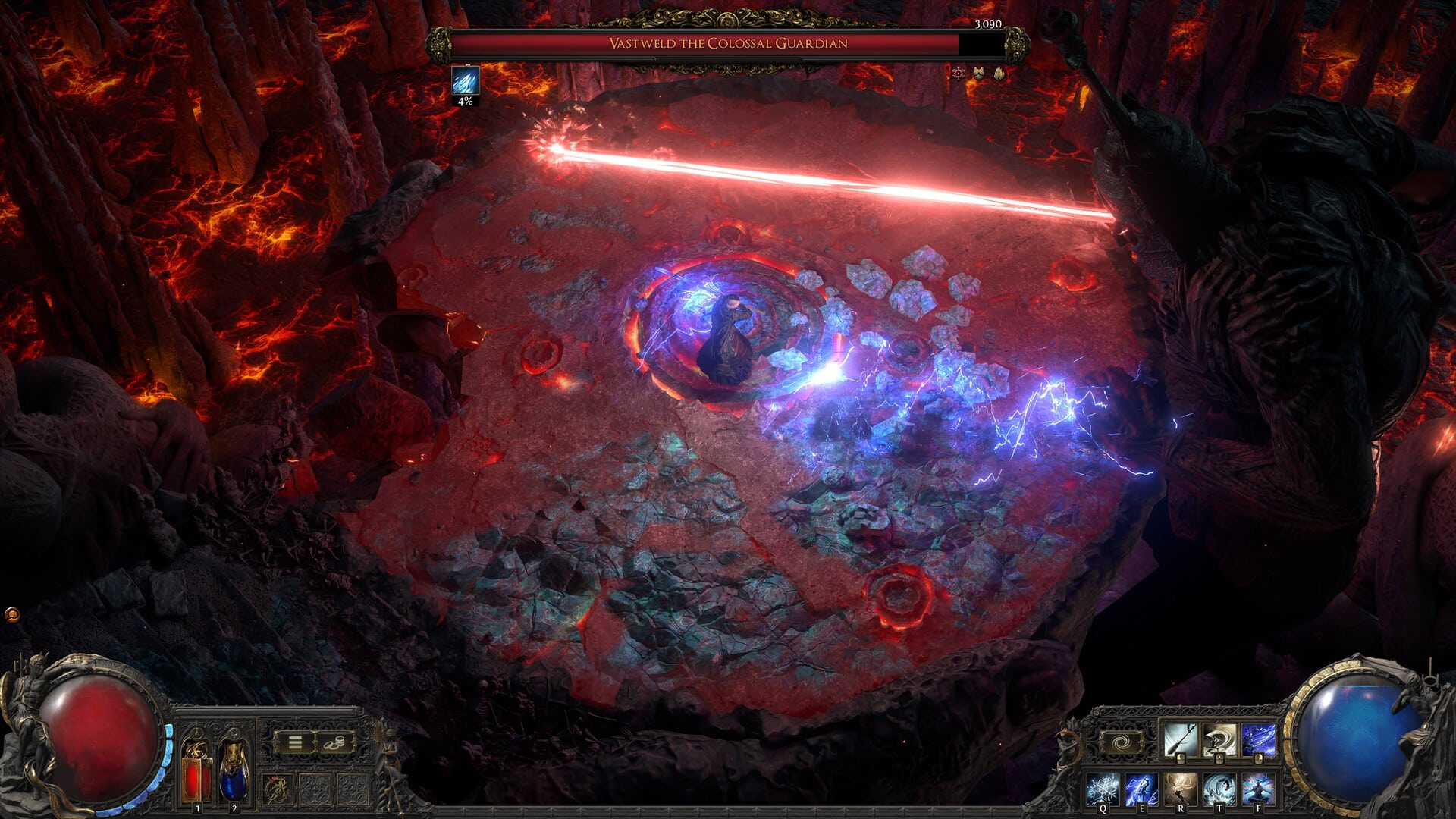The image size is (1456, 819).
Task: Click the Vastweld the Colossal Guardian name bar
Action: click(x=726, y=45)
